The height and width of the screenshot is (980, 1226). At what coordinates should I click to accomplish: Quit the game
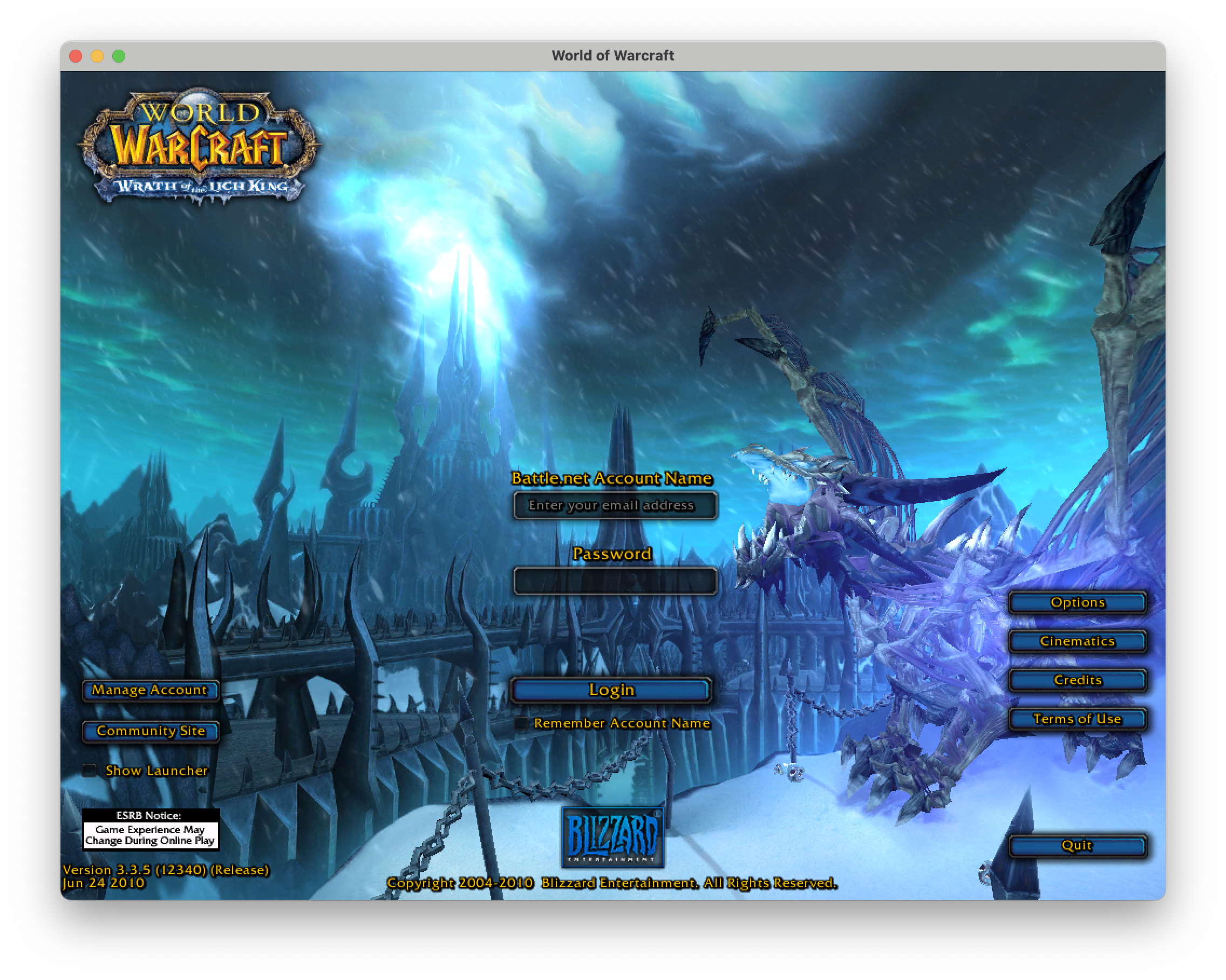coord(1077,846)
